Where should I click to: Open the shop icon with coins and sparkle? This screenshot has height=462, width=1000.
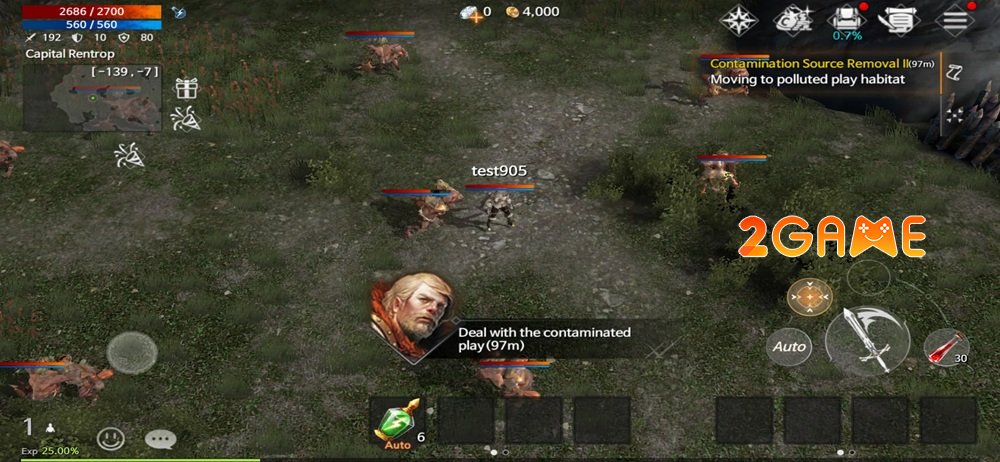pyautogui.click(x=796, y=19)
